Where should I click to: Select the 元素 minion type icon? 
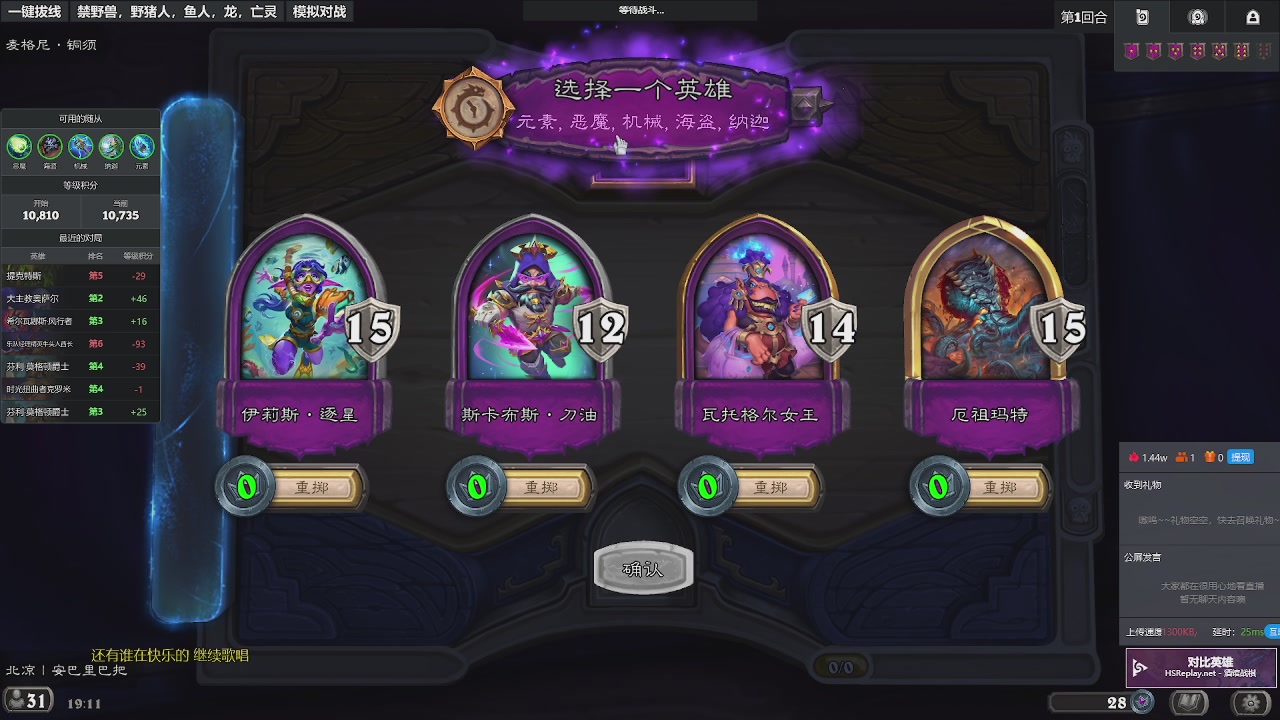coord(142,147)
